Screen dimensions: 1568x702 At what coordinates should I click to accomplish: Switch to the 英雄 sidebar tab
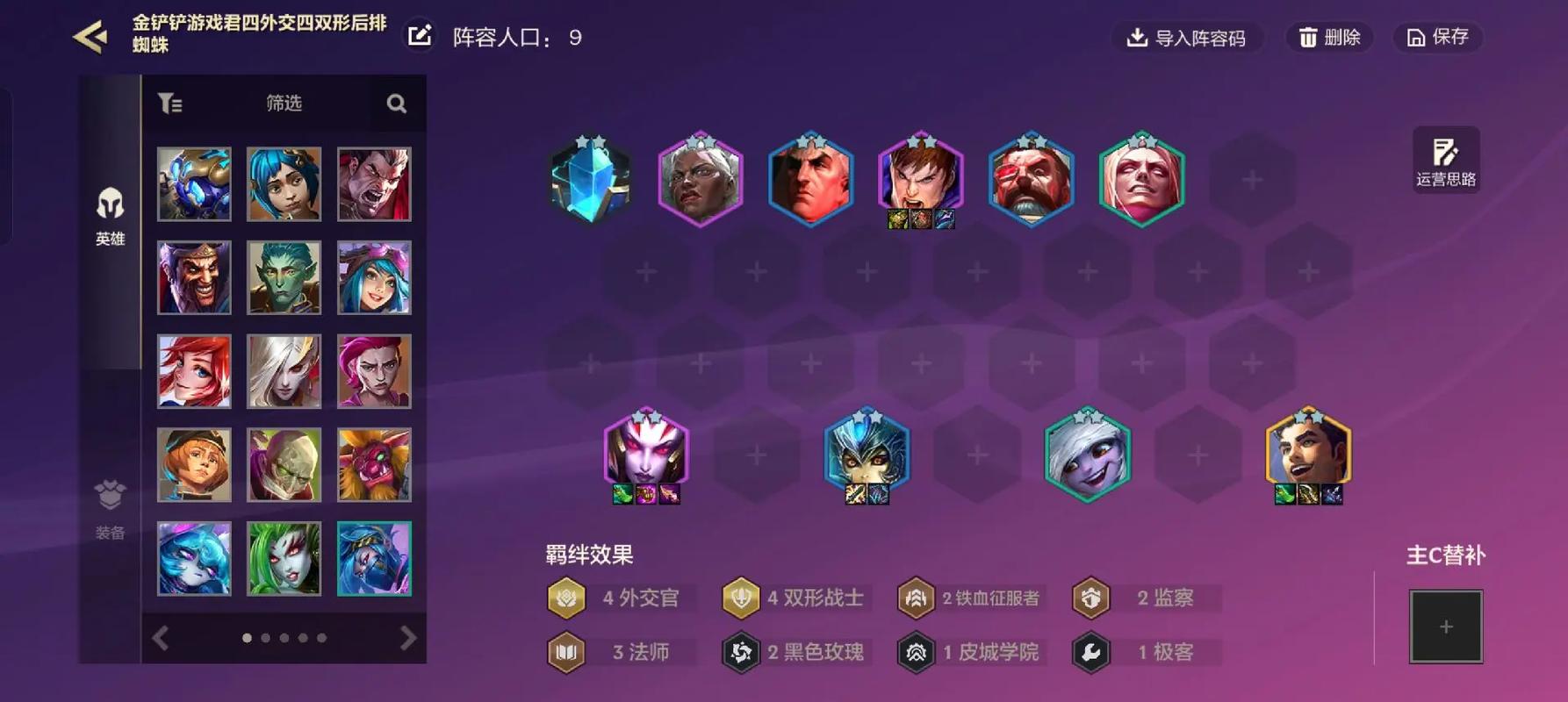[x=109, y=215]
